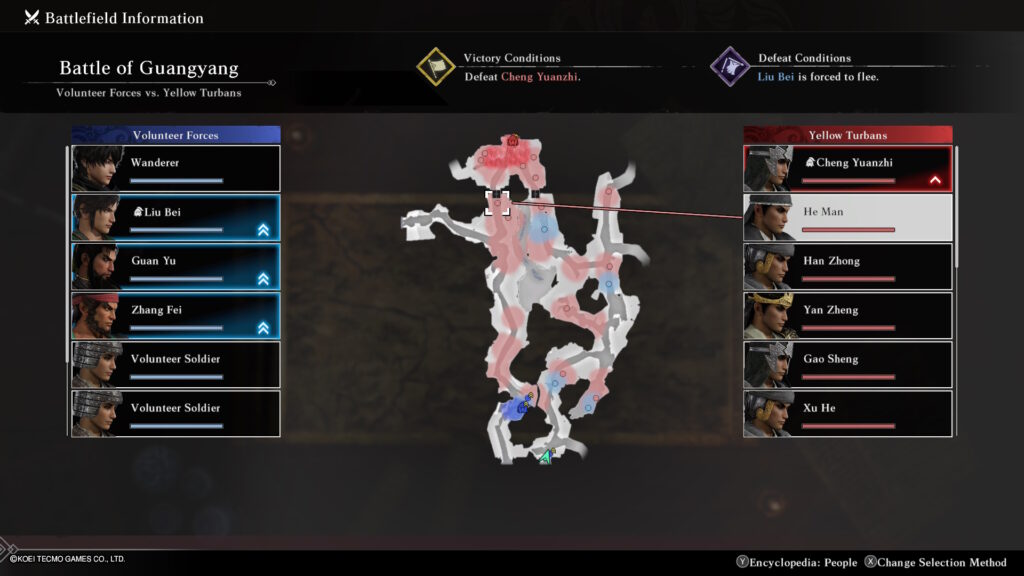Pick Gao Sheng from enemy list
1024x576 pixels.
[x=848, y=365]
